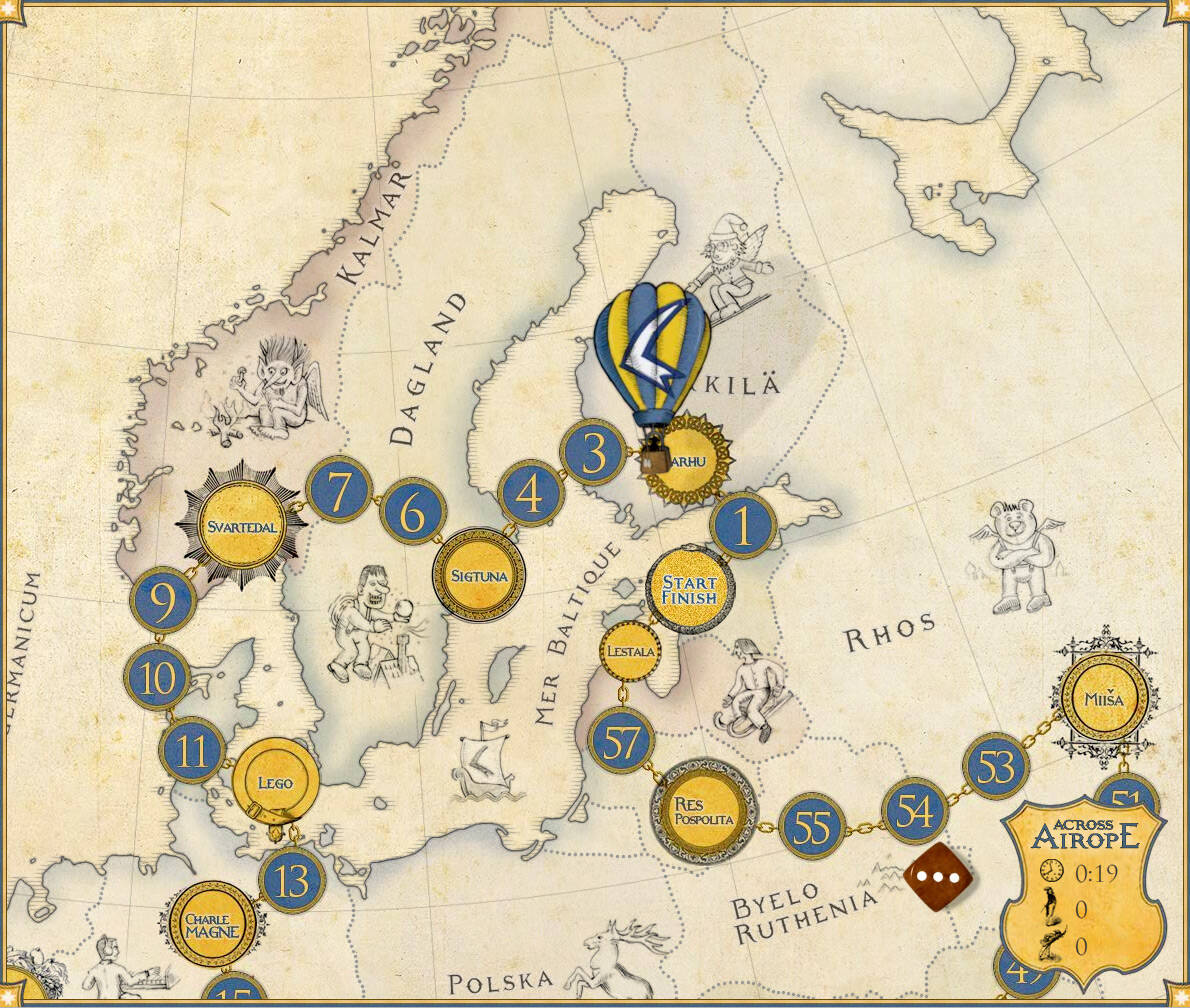This screenshot has height=1008, width=1190.
Task: Choose the Svartedal city space
Action: [x=240, y=526]
